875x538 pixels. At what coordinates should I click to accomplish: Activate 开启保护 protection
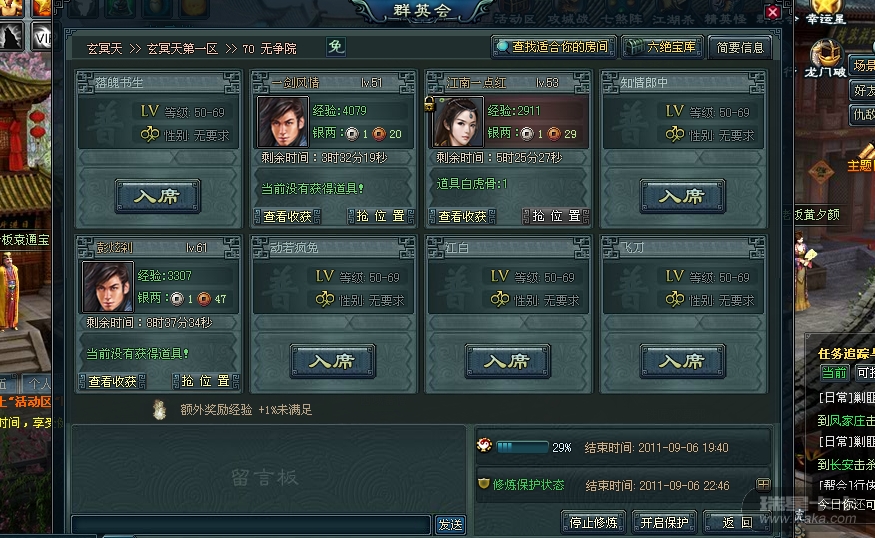point(664,522)
